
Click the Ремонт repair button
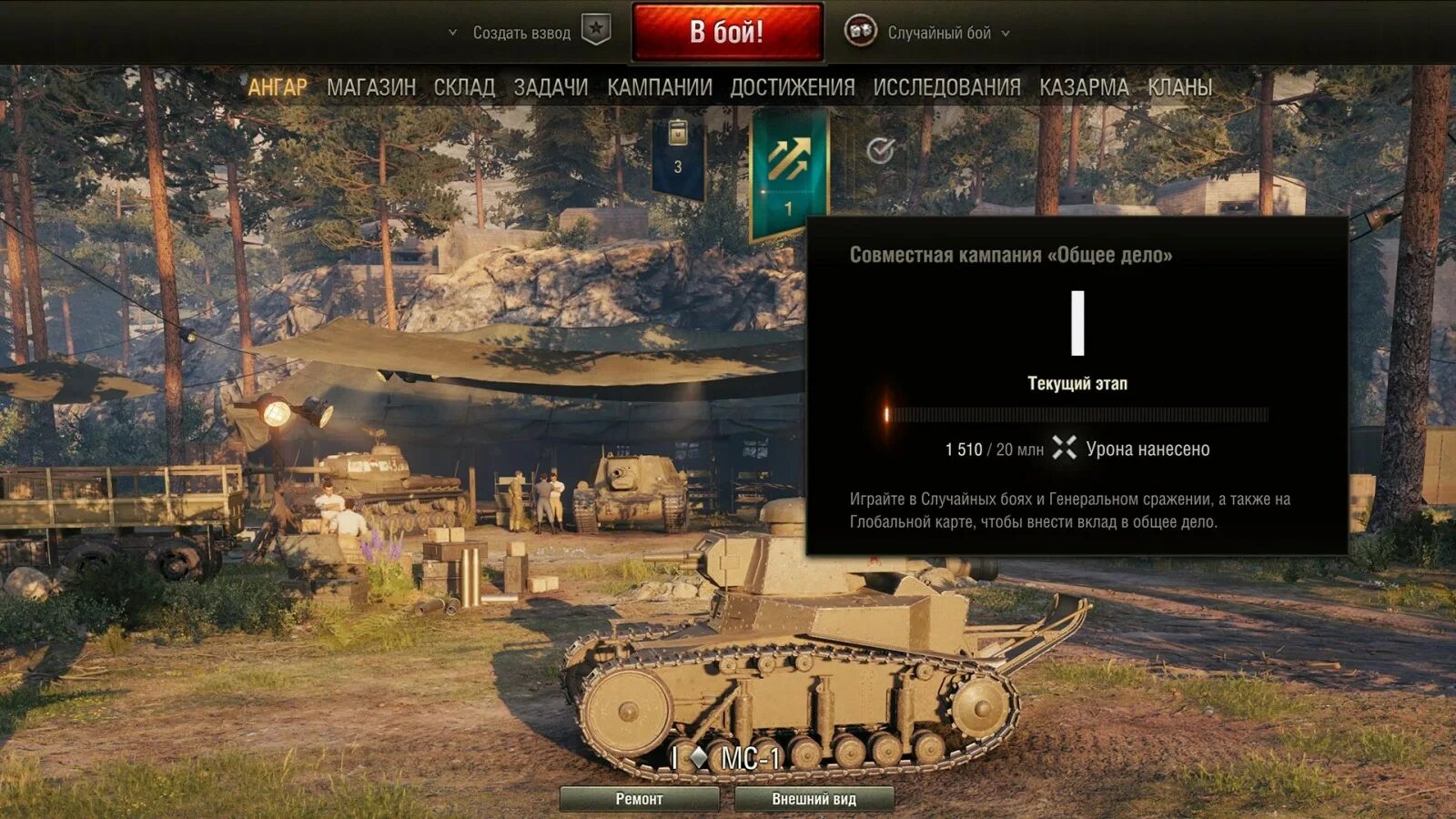coord(639,799)
